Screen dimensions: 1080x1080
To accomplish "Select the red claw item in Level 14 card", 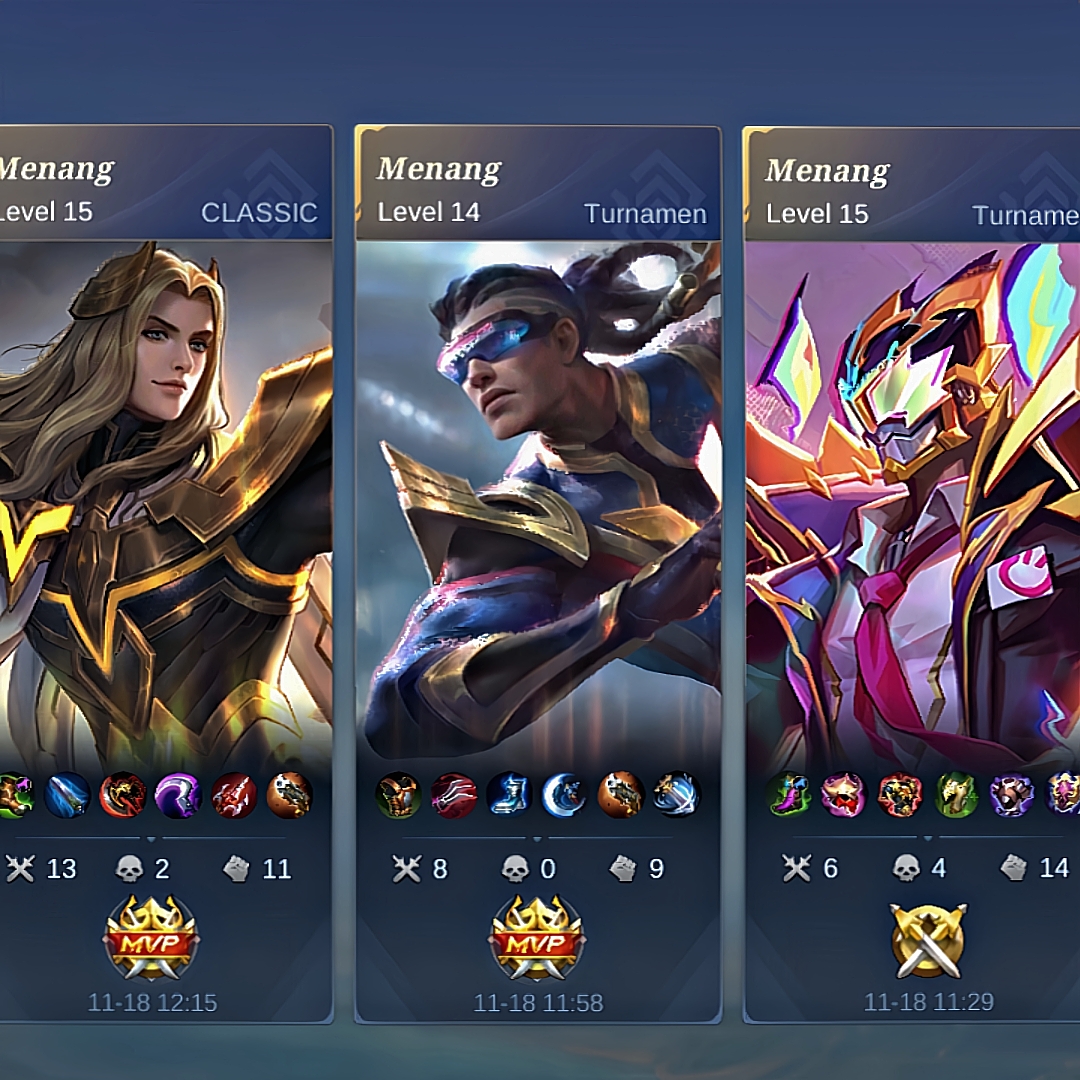I will tap(454, 795).
